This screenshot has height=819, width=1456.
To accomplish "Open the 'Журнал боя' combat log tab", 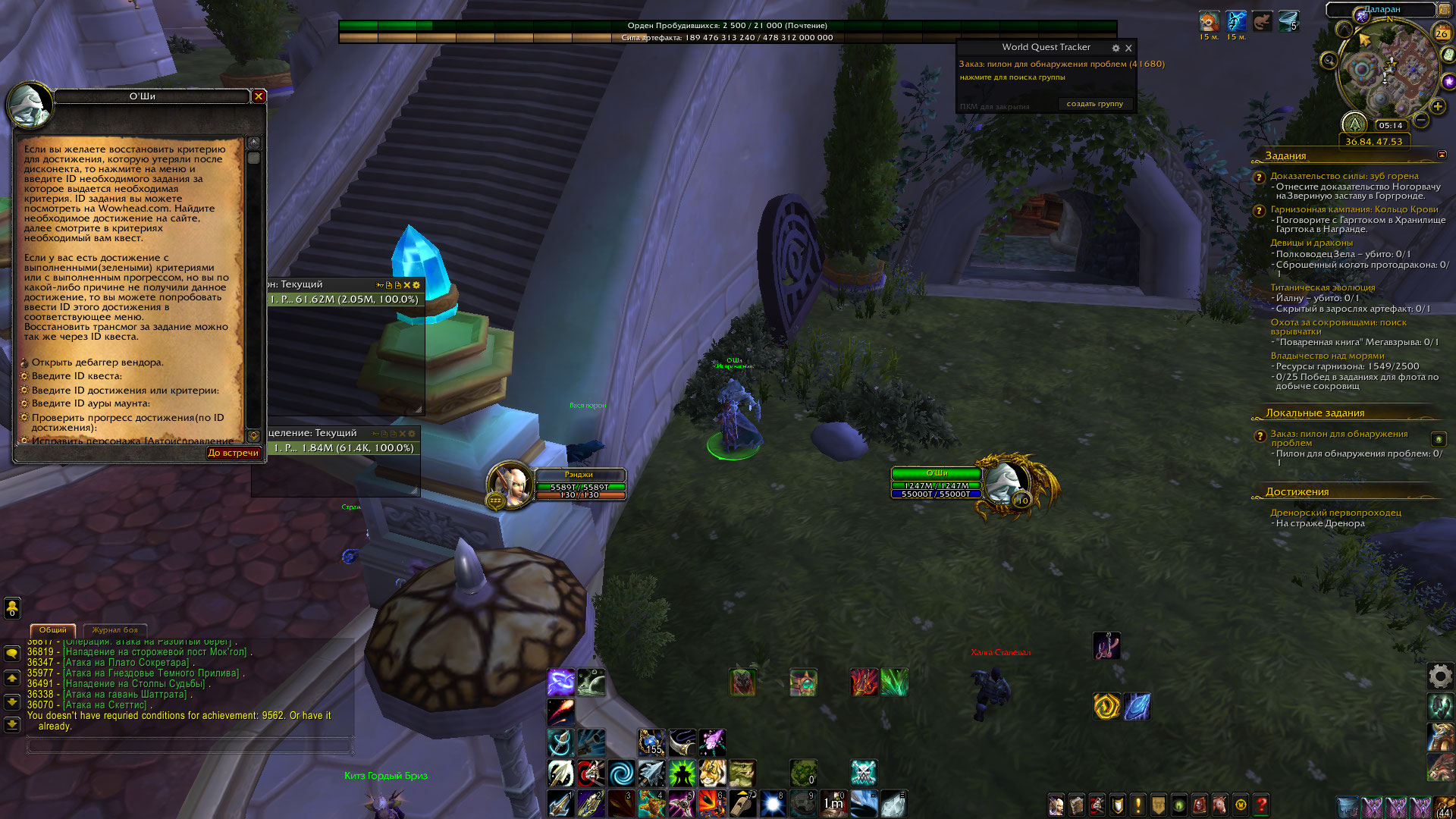I will pos(115,630).
